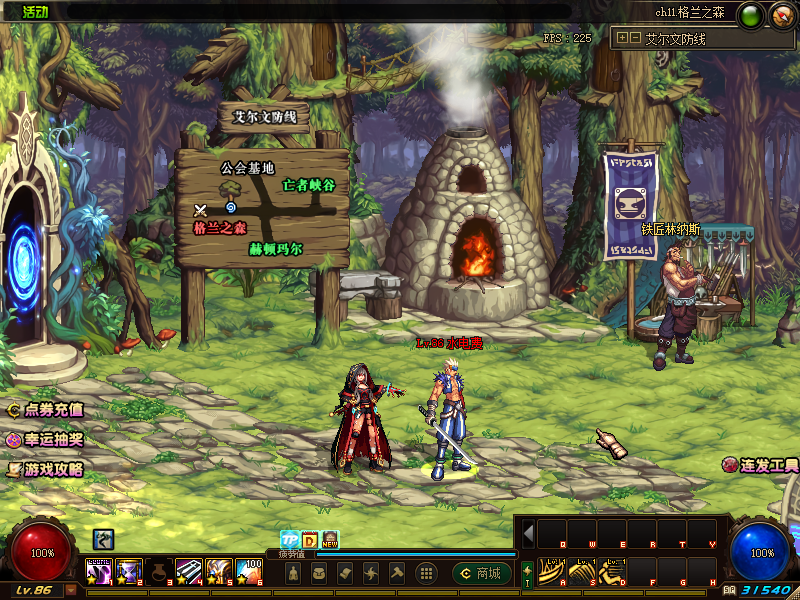Open the compass map button
Image resolution: width=800 pixels, height=600 pixels.
781,14
